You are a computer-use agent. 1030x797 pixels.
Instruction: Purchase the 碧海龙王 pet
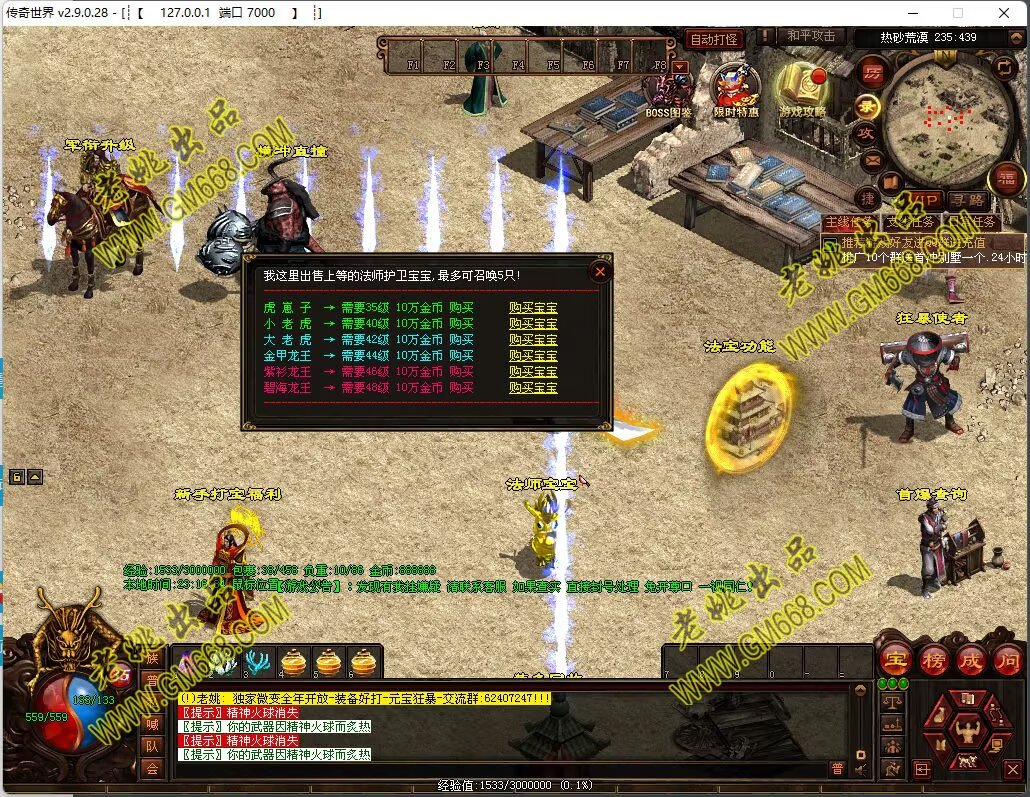(533, 388)
